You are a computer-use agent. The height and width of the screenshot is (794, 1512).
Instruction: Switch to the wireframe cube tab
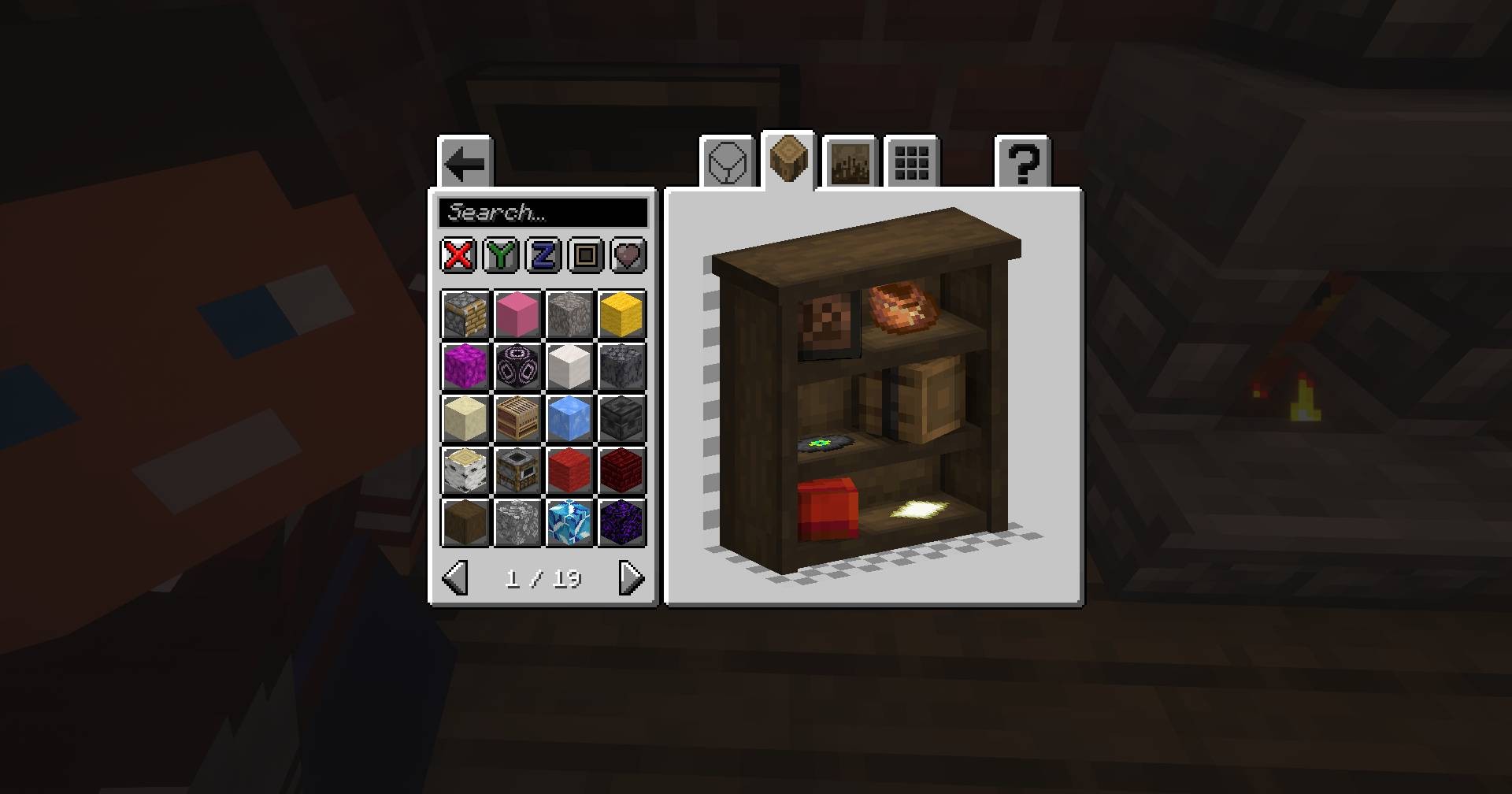coord(727,164)
